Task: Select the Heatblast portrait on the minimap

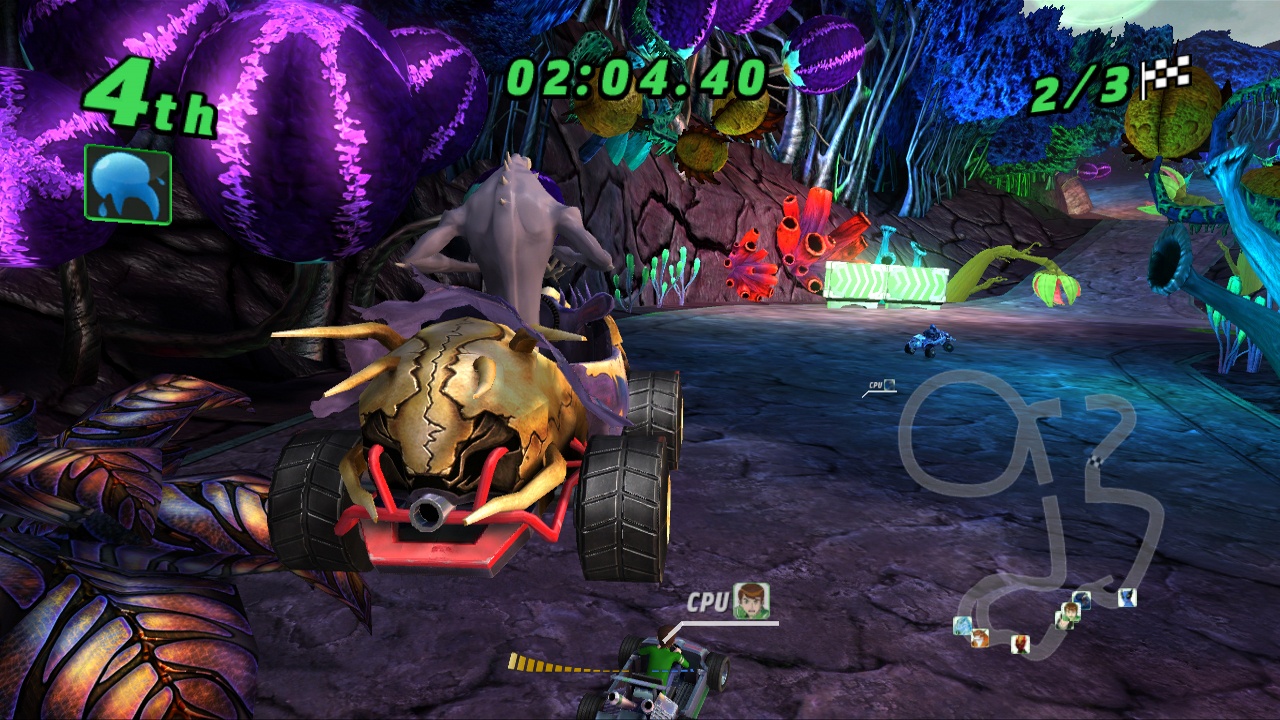Action: pos(1021,644)
